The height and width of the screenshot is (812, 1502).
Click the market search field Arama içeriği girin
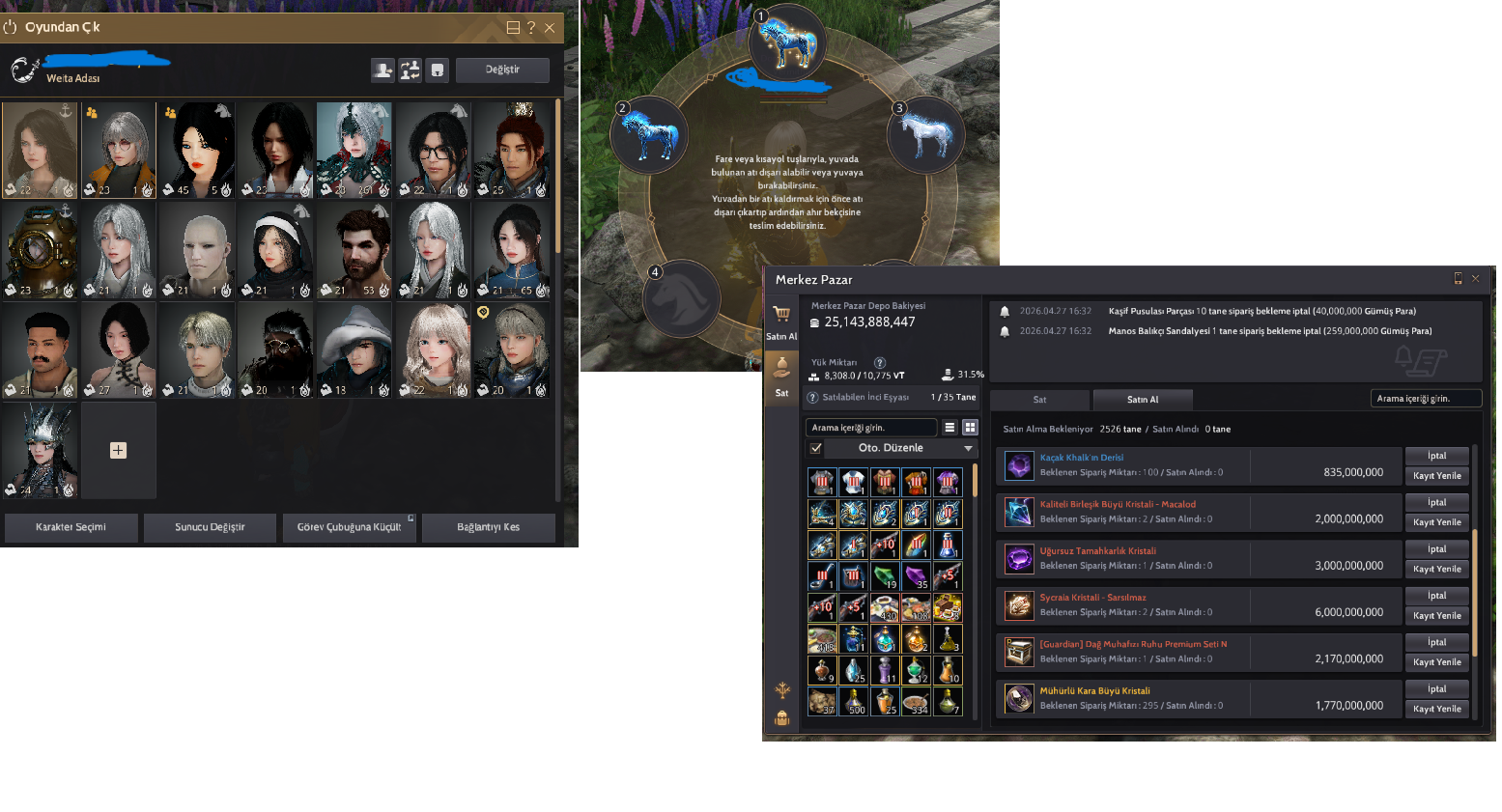coord(1426,398)
